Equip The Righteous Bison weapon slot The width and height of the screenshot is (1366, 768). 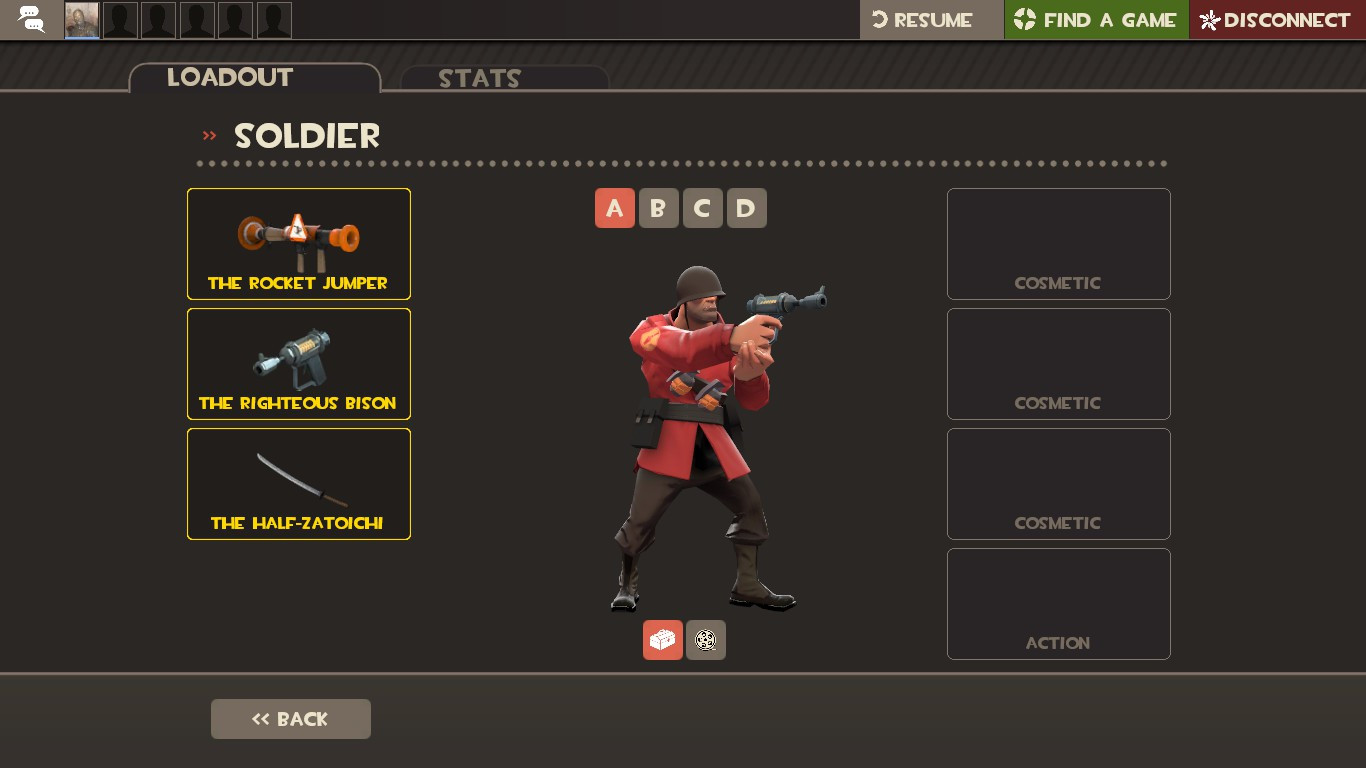(x=298, y=364)
